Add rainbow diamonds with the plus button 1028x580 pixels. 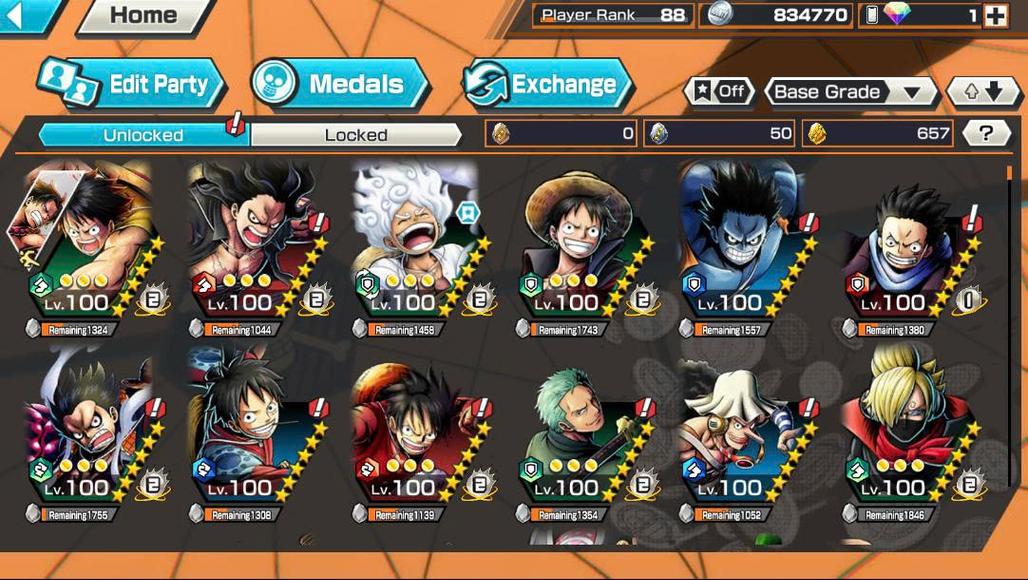point(995,15)
